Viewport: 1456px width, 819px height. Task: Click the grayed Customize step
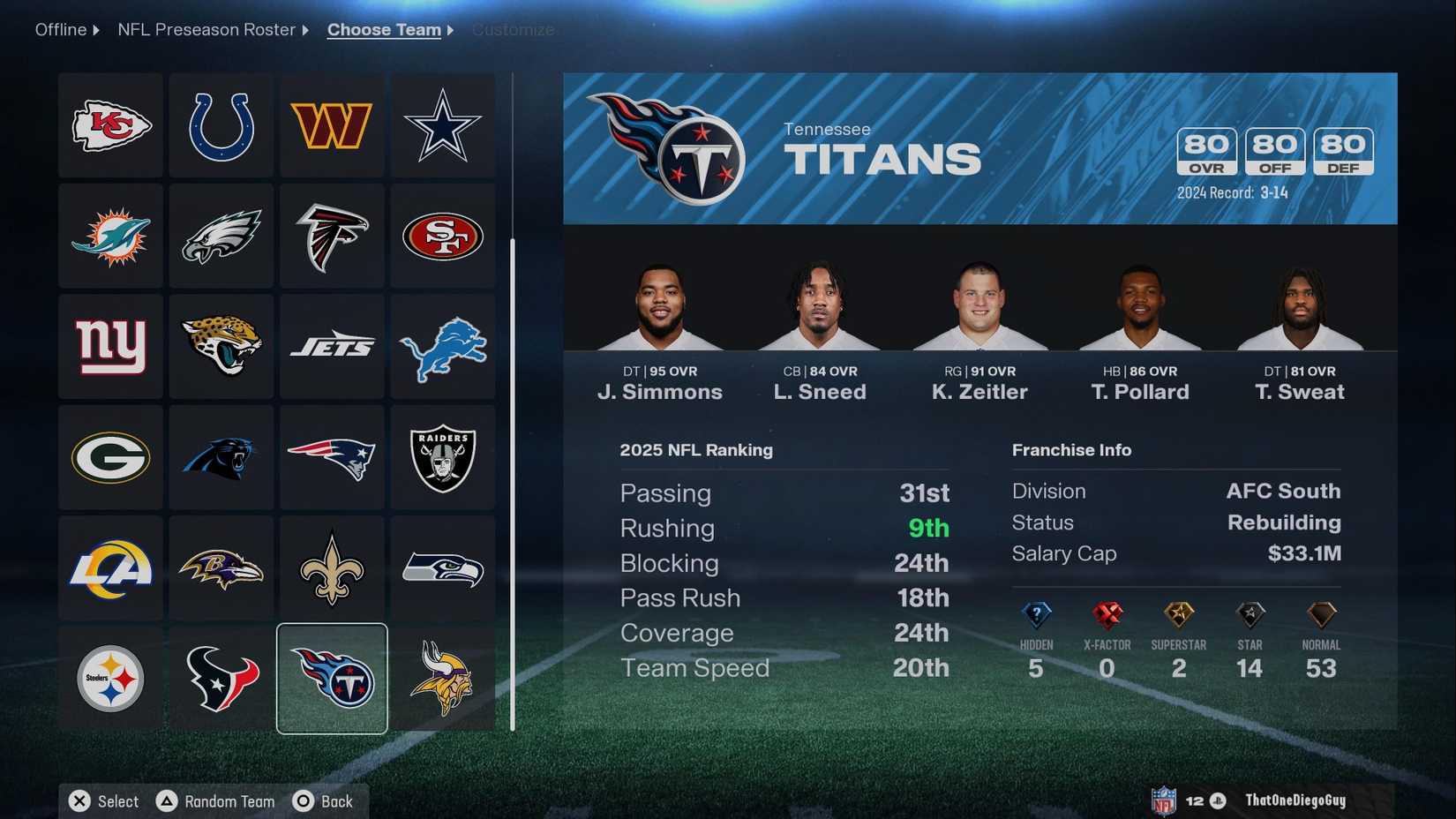[513, 29]
